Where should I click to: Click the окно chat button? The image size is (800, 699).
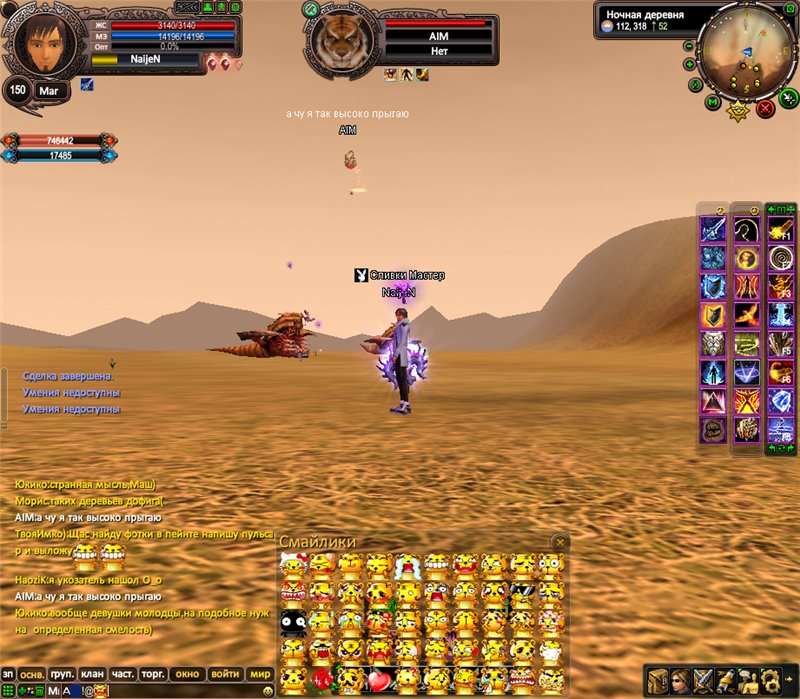pyautogui.click(x=188, y=674)
